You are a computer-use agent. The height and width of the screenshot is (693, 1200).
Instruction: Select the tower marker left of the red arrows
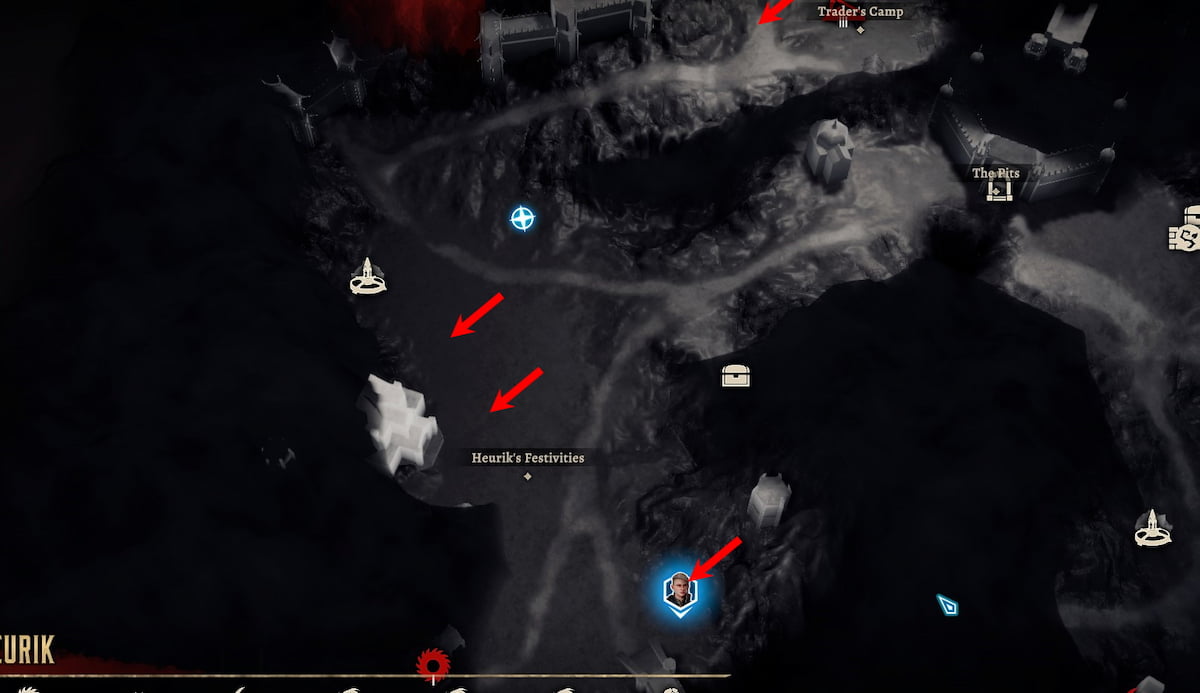coord(368,277)
